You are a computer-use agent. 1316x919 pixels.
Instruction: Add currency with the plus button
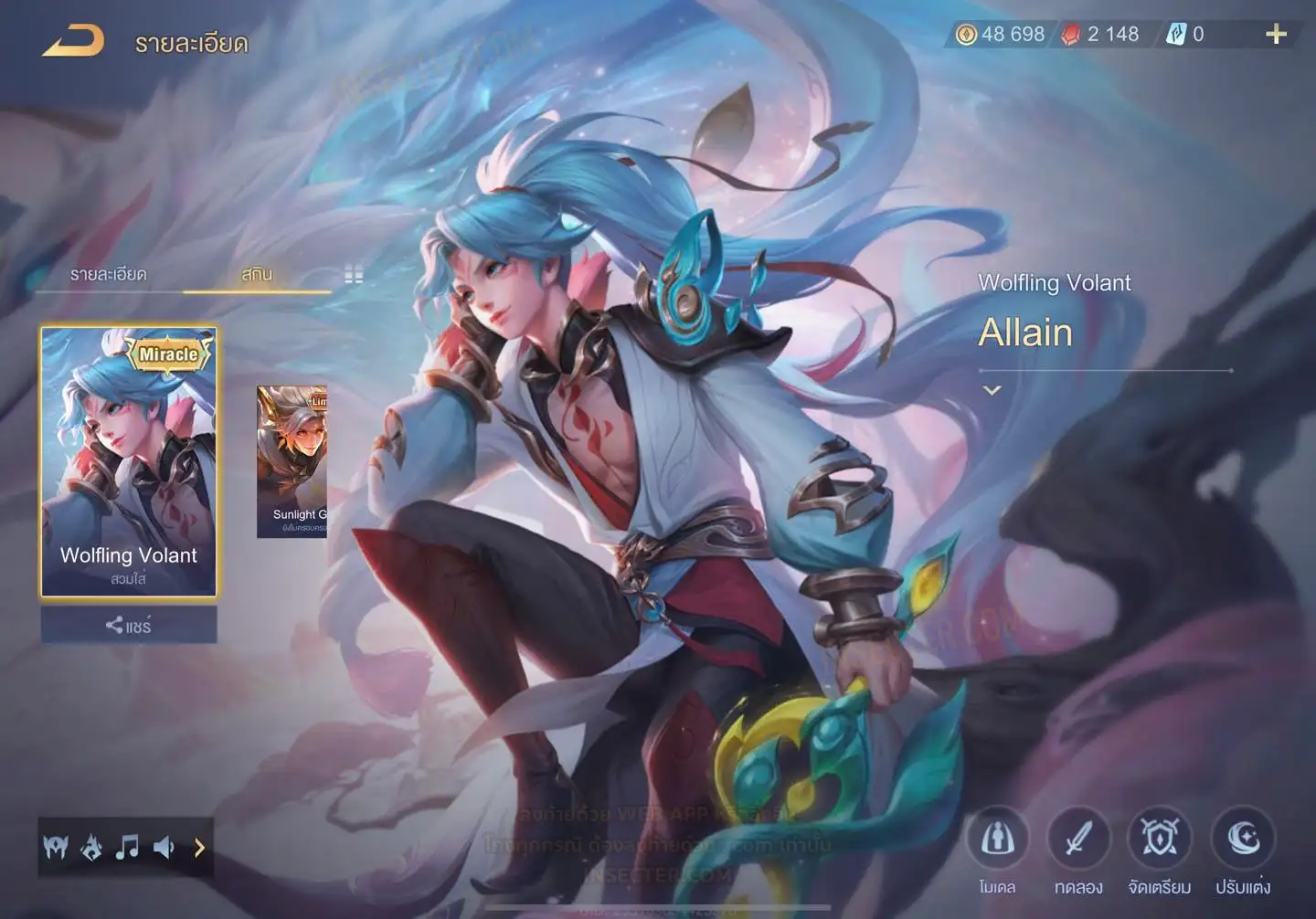(1276, 35)
